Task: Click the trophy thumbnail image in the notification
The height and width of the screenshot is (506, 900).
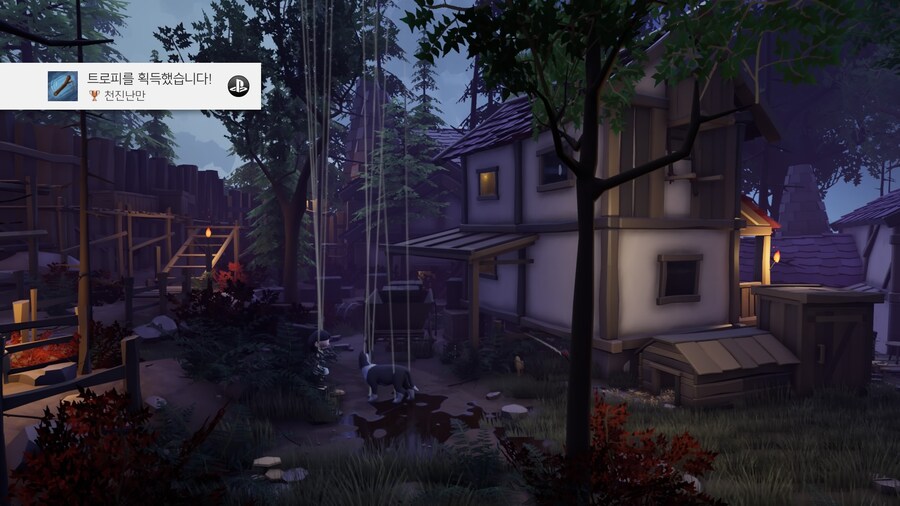Action: tap(63, 86)
